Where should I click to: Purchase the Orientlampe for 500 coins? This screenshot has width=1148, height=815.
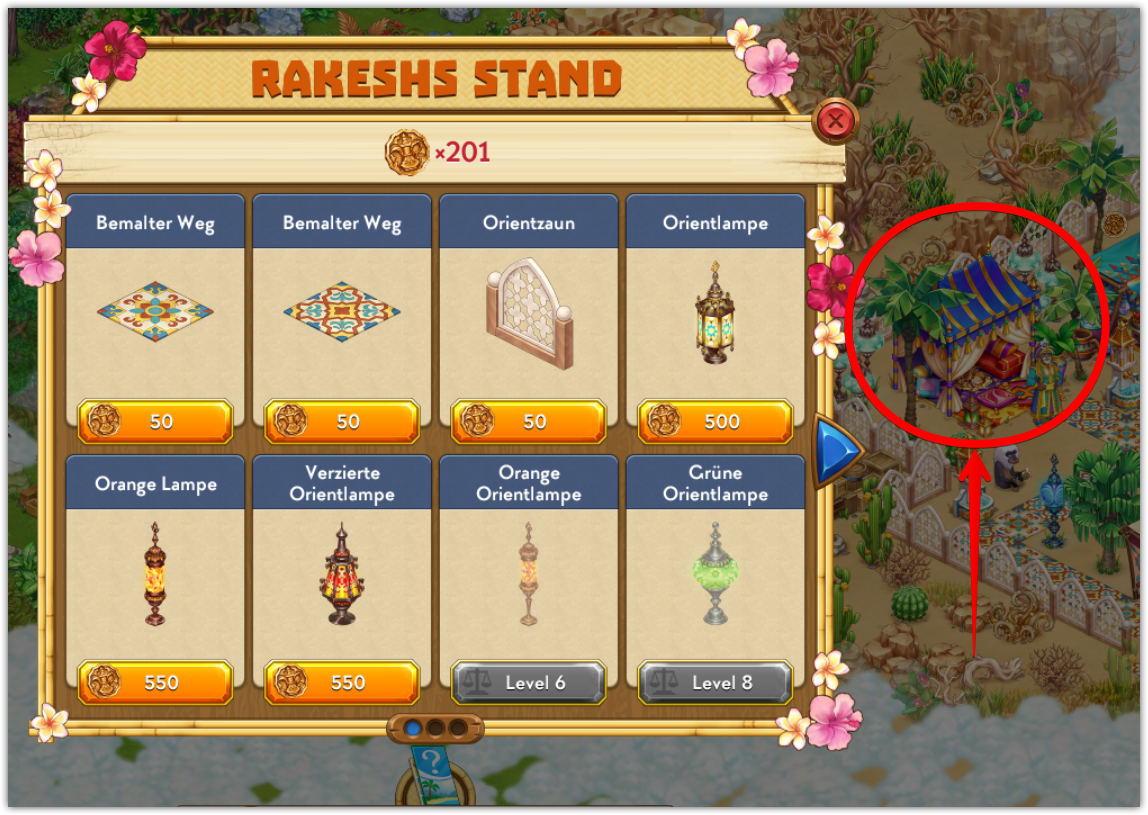coord(715,421)
